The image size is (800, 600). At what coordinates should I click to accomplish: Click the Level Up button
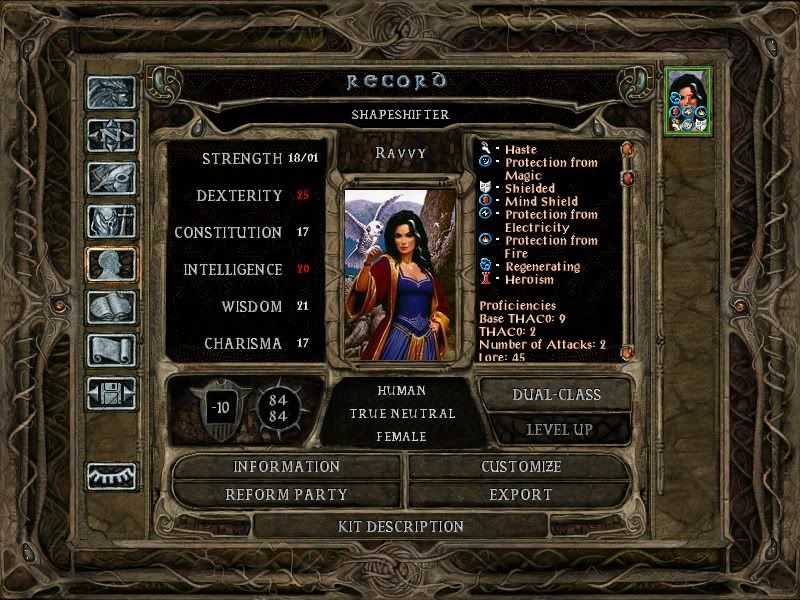559,430
